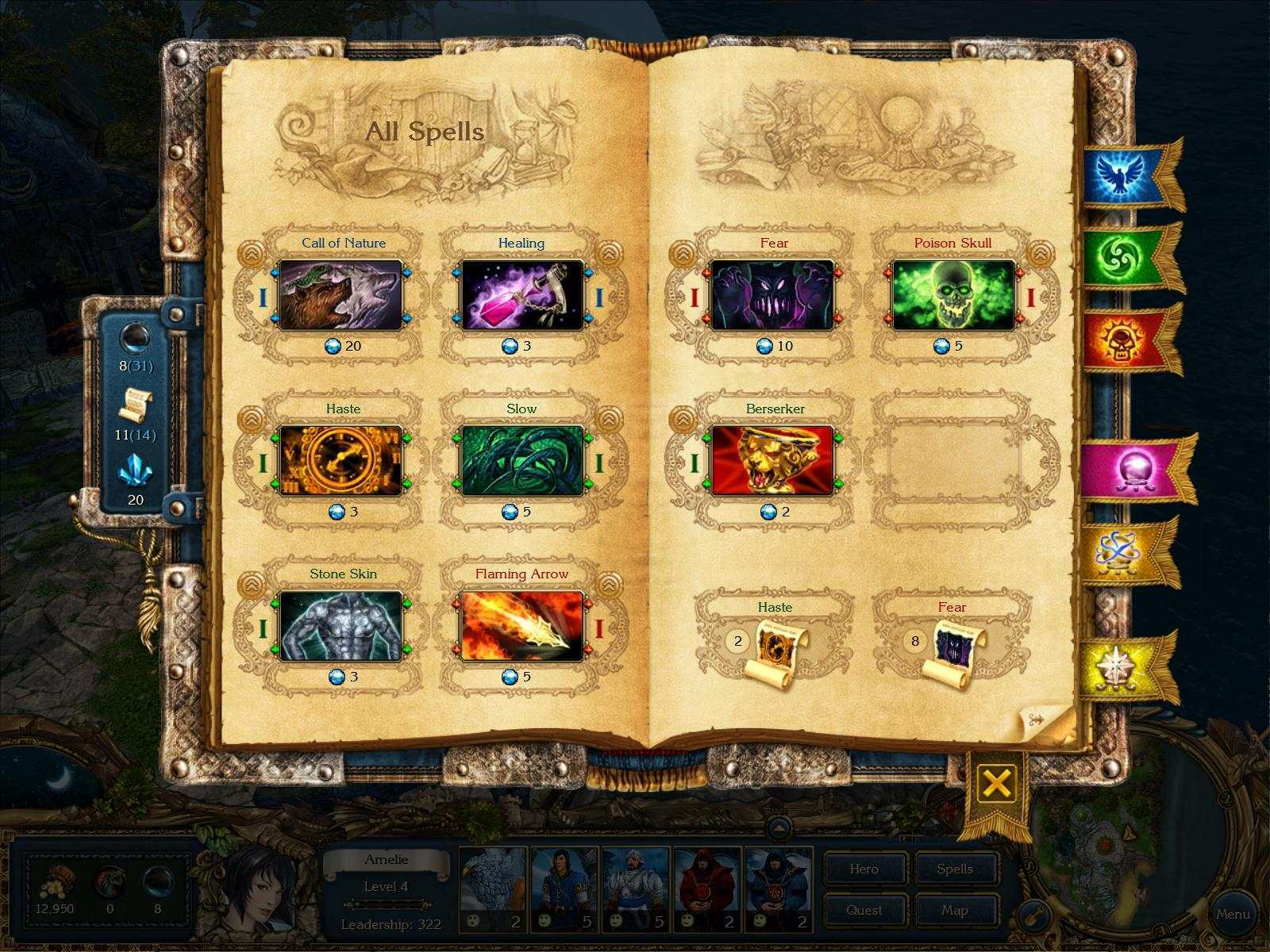Cast the Poison Skull spell

953,295
